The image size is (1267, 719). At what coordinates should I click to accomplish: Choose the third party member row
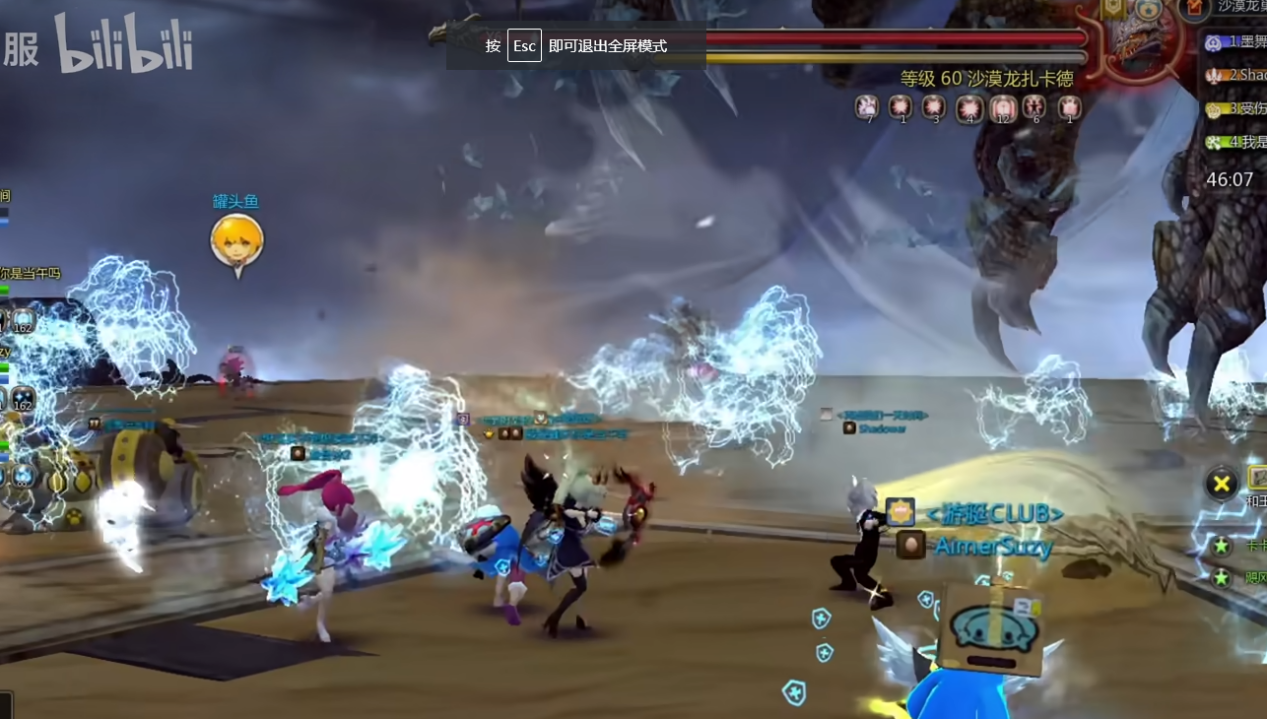[x=1236, y=108]
